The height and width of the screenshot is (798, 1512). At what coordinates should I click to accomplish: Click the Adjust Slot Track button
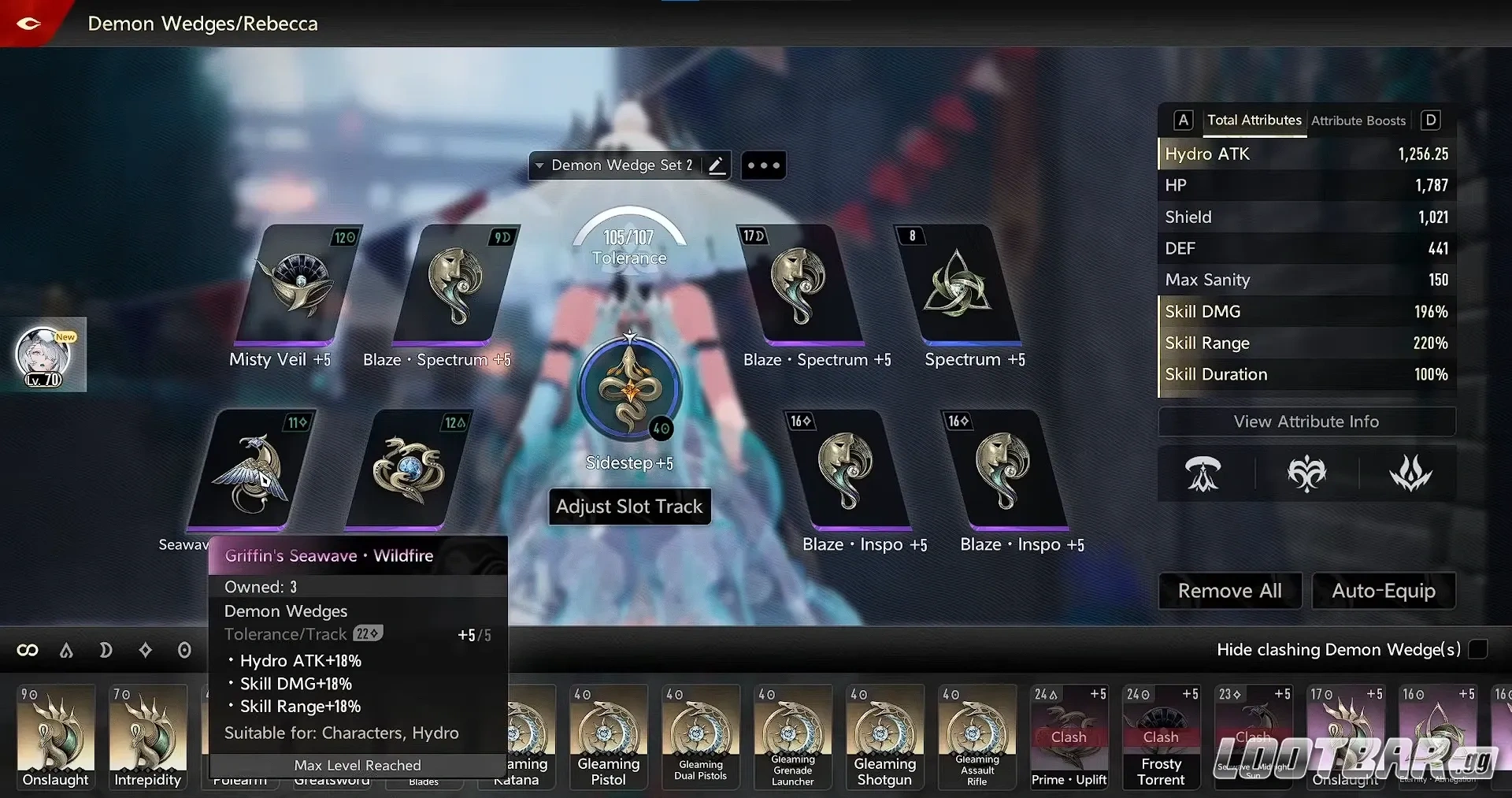629,507
